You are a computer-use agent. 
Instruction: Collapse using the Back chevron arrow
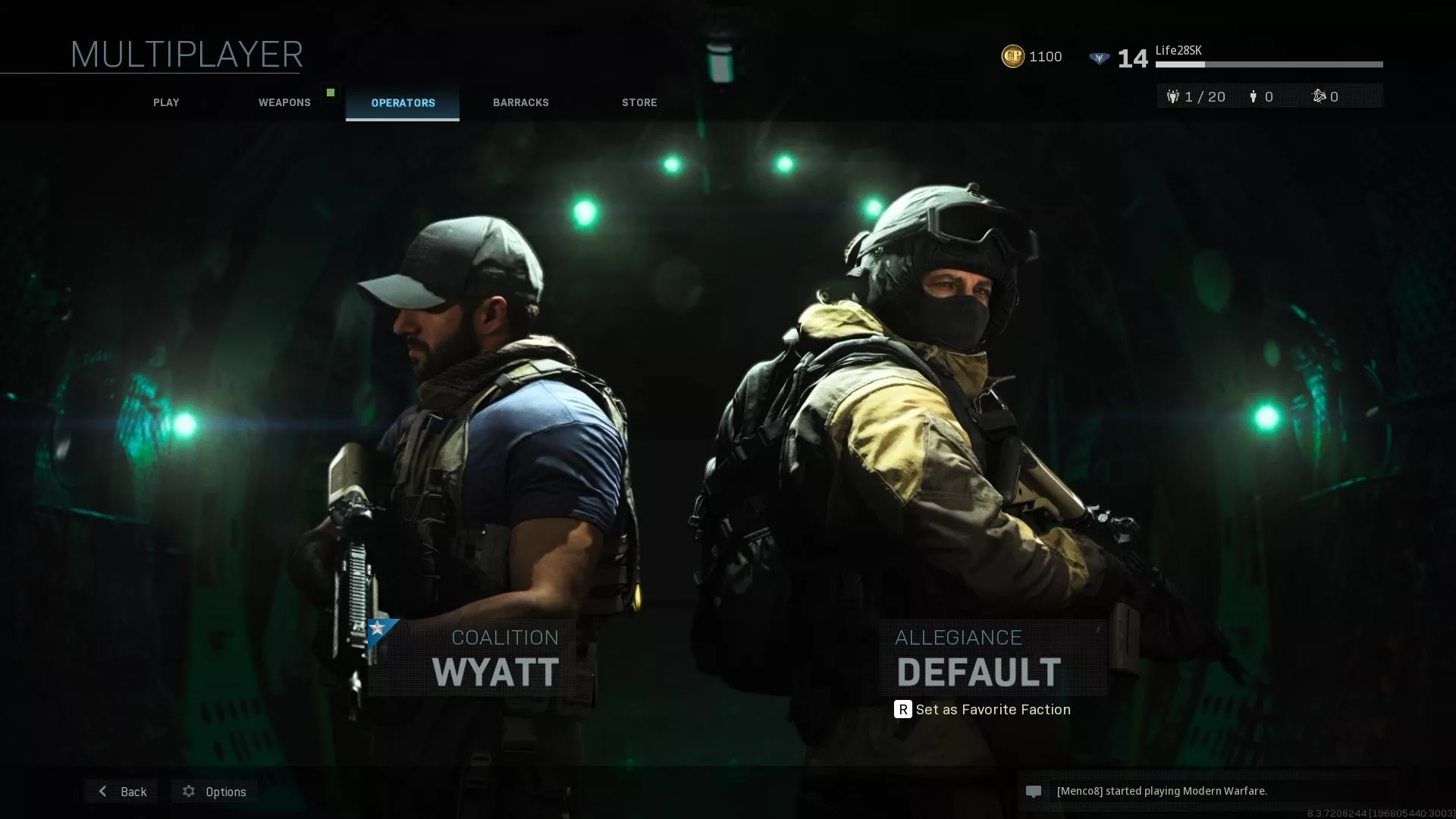[102, 791]
